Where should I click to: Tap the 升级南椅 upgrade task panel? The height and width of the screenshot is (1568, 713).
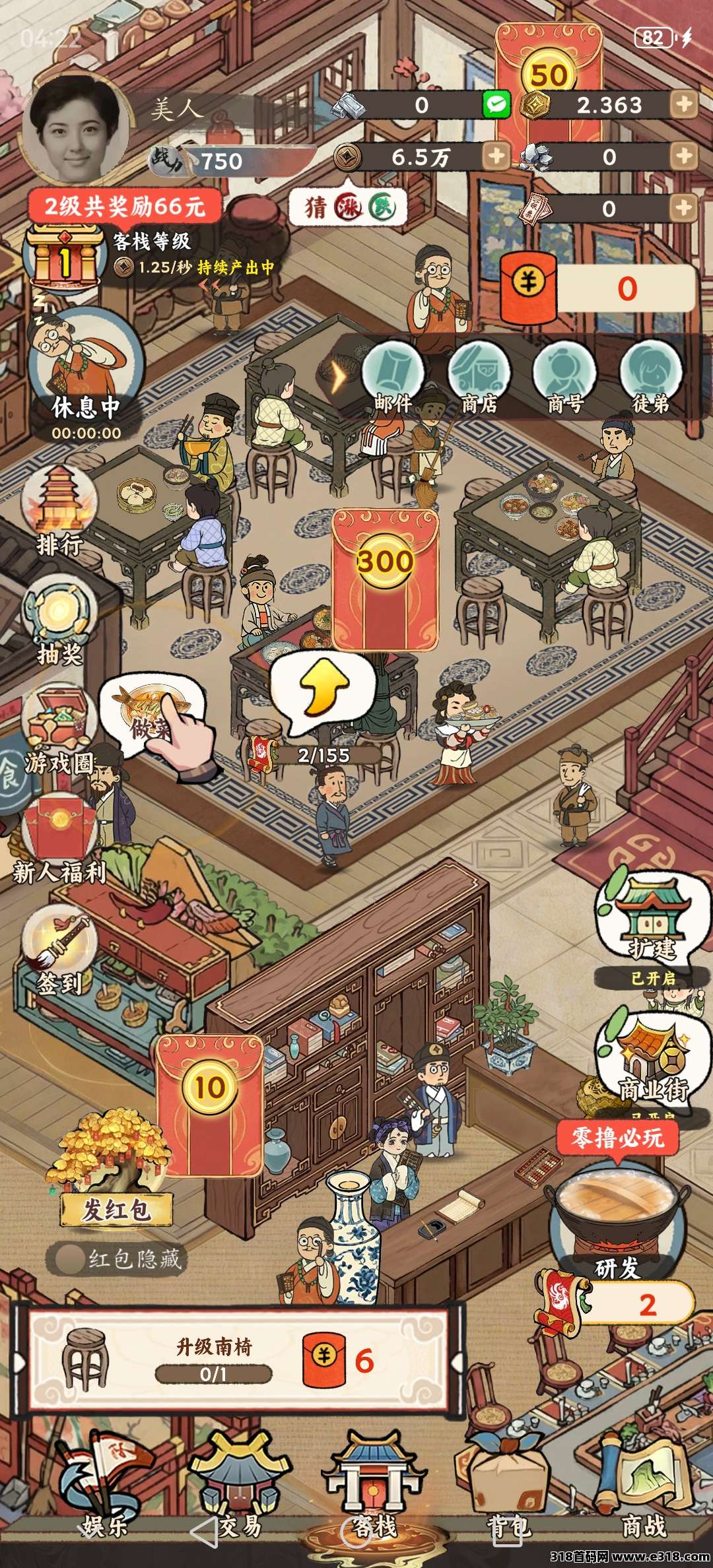pos(238,1361)
